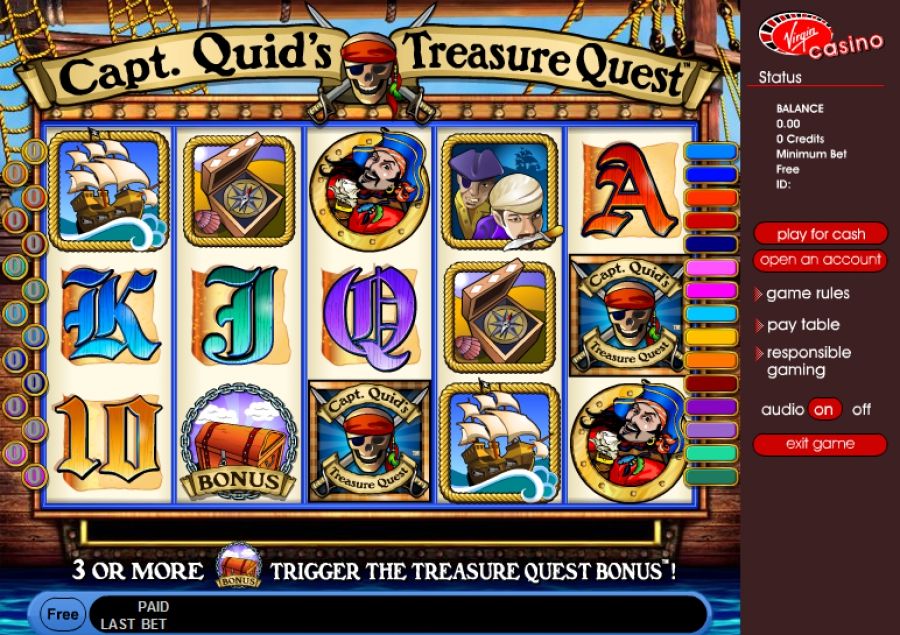The height and width of the screenshot is (635, 900).
Task: View responsible gaming information
Action: (808, 361)
